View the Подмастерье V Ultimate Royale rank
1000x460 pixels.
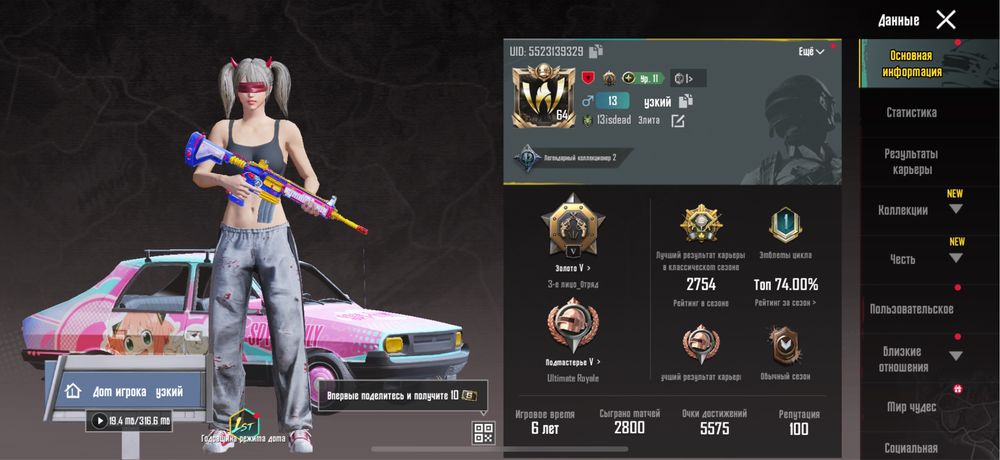pos(573,361)
